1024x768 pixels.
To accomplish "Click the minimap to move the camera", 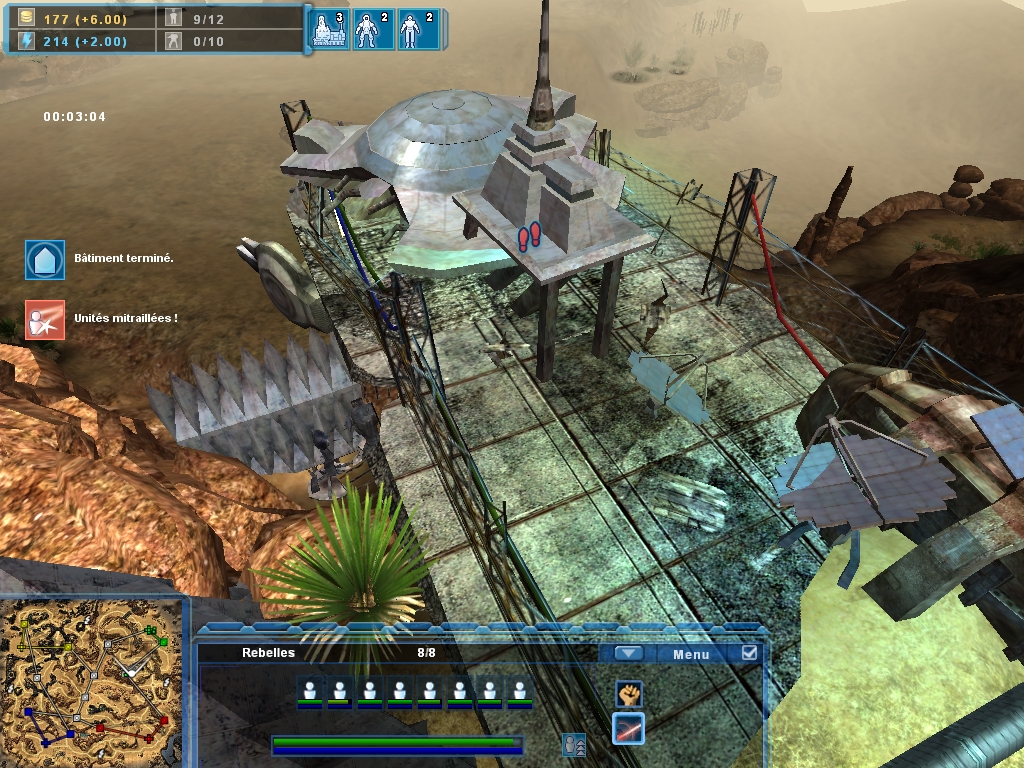I will click(94, 682).
